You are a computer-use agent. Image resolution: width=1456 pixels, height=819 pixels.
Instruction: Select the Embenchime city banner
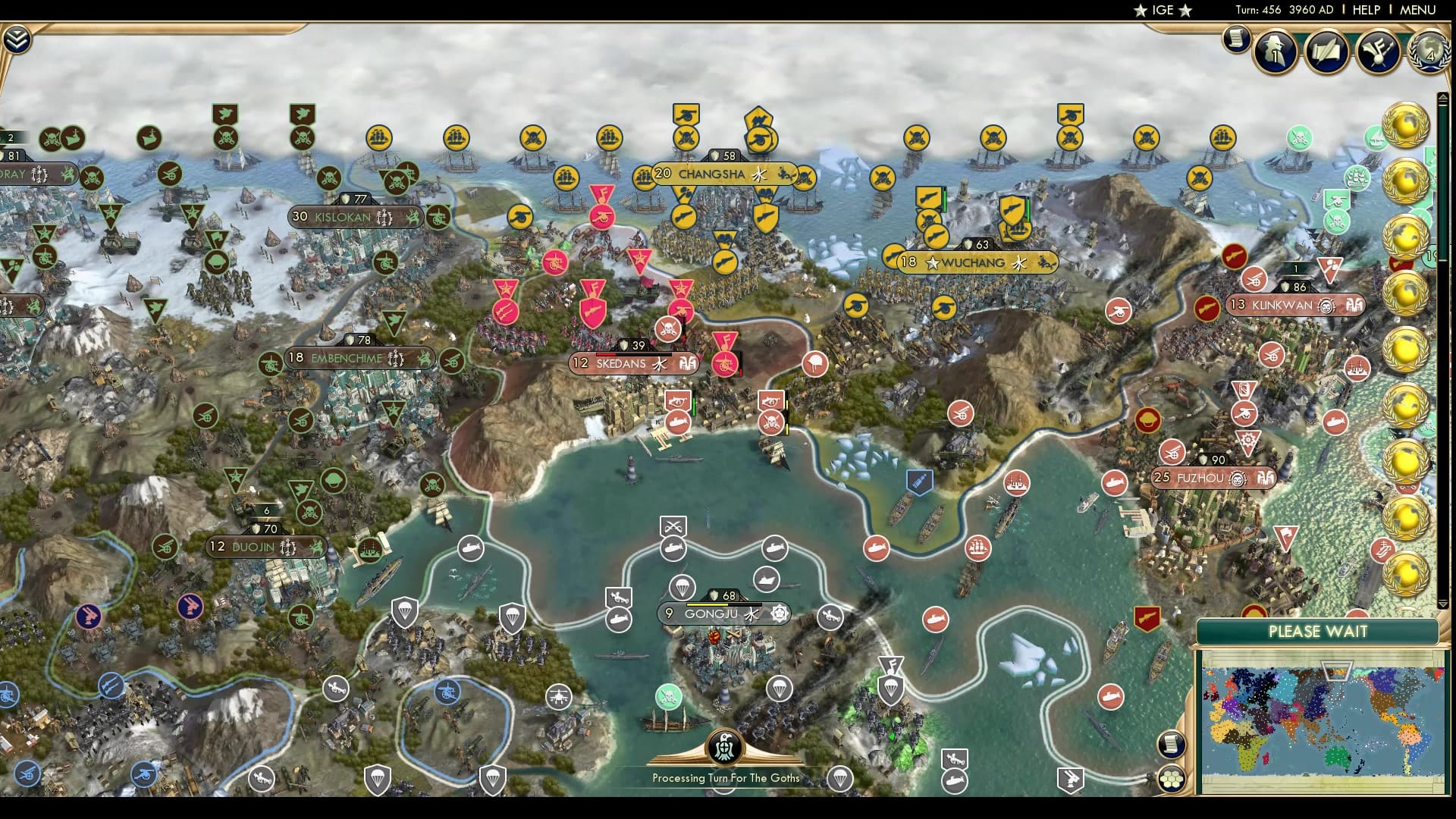tap(347, 359)
